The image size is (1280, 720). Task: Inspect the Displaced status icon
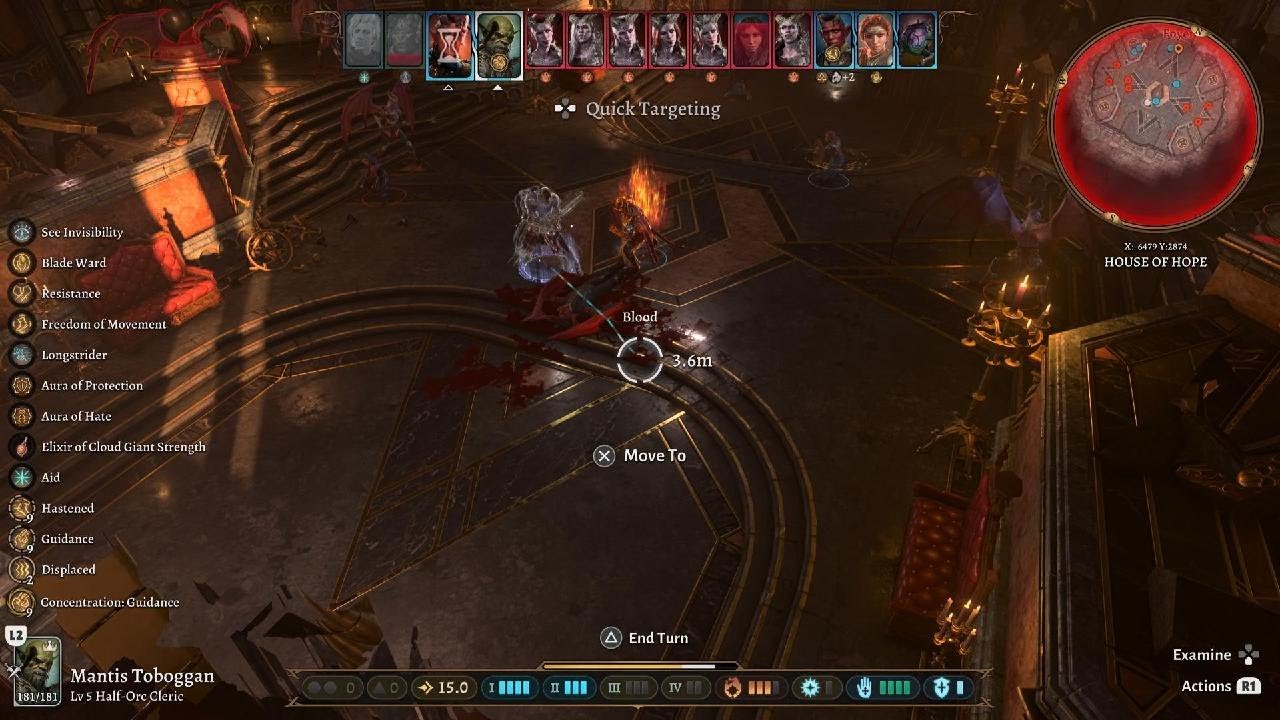(x=22, y=569)
